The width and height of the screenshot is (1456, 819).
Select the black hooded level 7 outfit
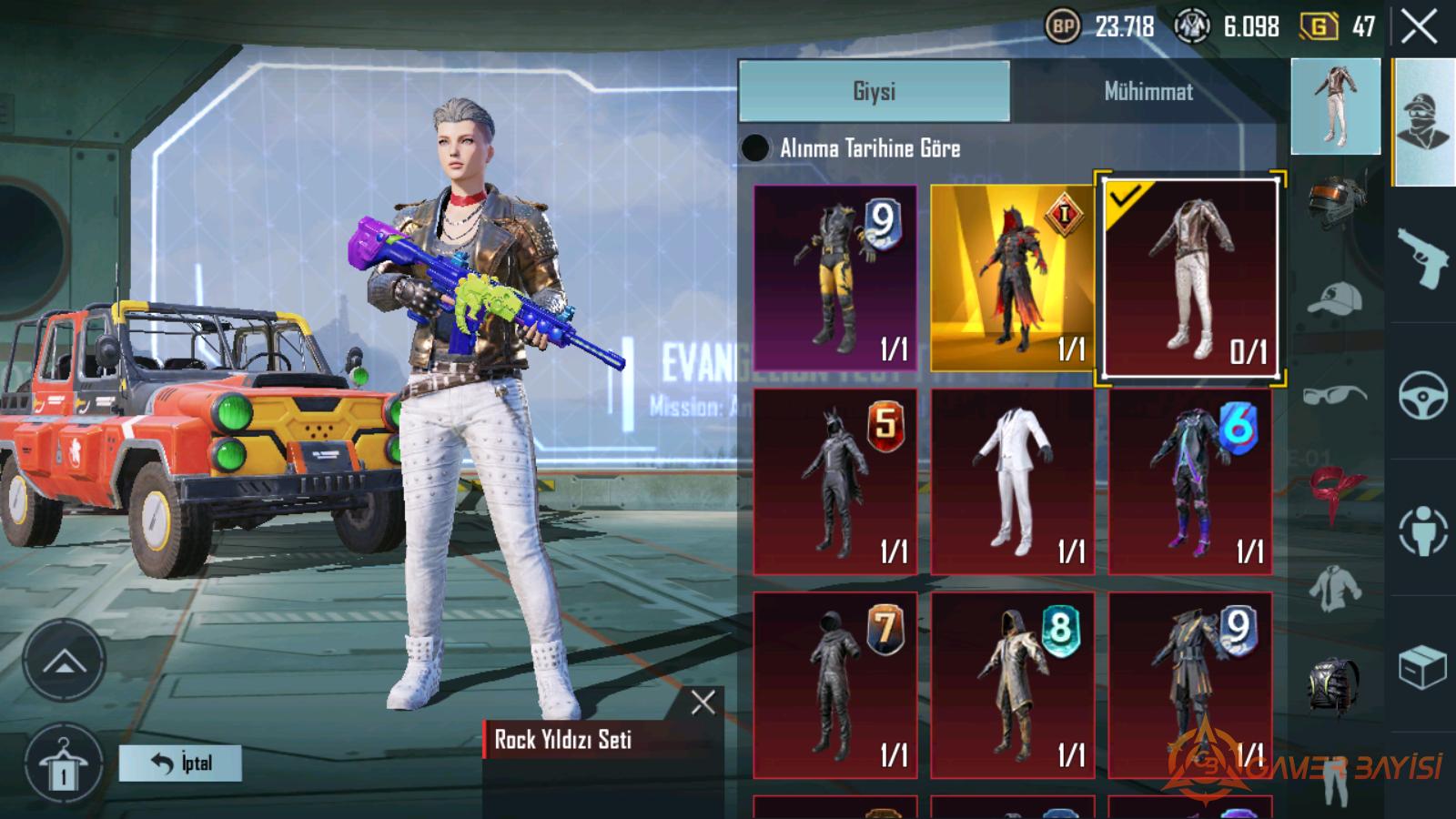point(835,684)
